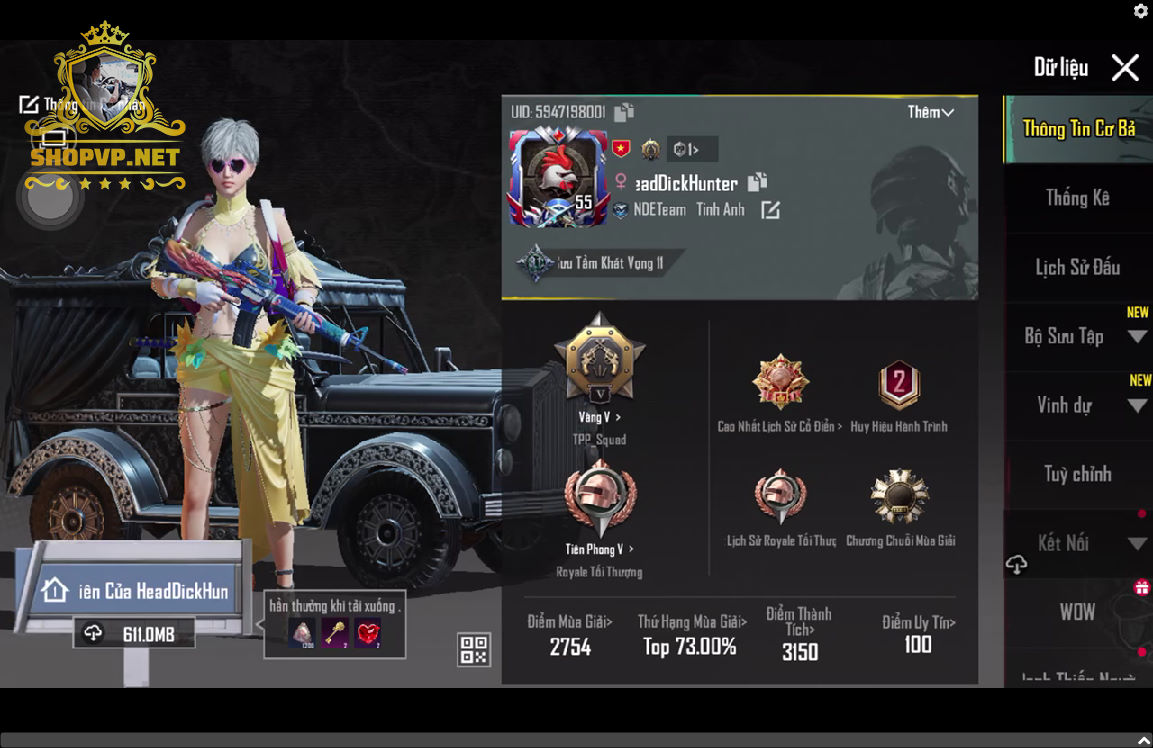The width and height of the screenshot is (1153, 748).
Task: Edit the clan info pencil icon
Action: (x=770, y=210)
